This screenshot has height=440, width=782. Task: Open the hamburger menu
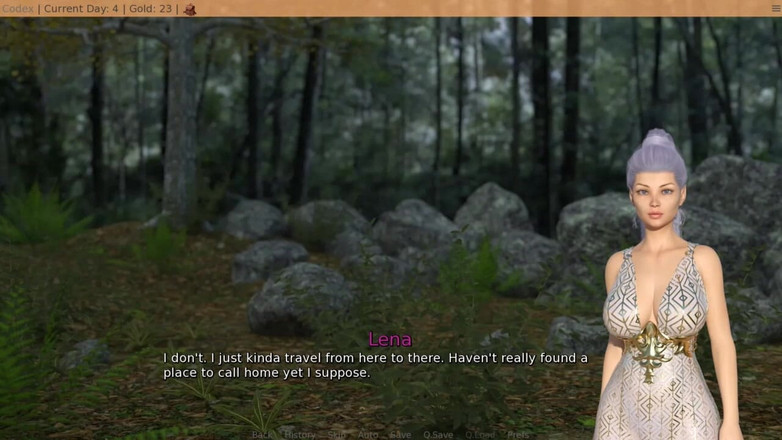775,9
